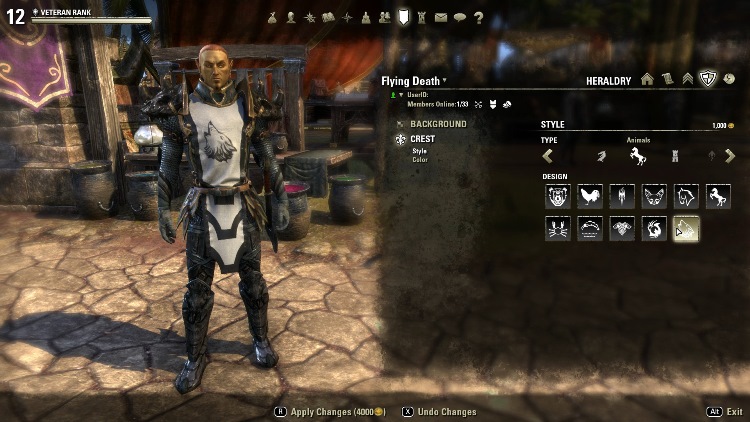Select the Background heraldry category
This screenshot has height=422, width=750.
437,124
